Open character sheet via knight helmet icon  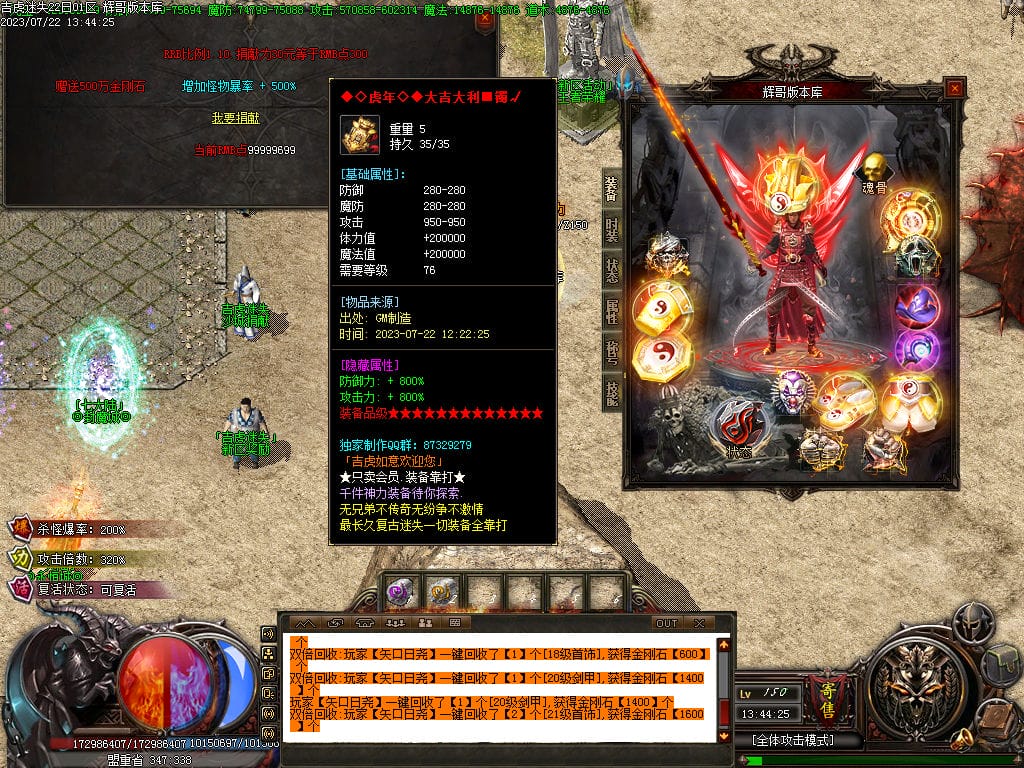pos(971,623)
